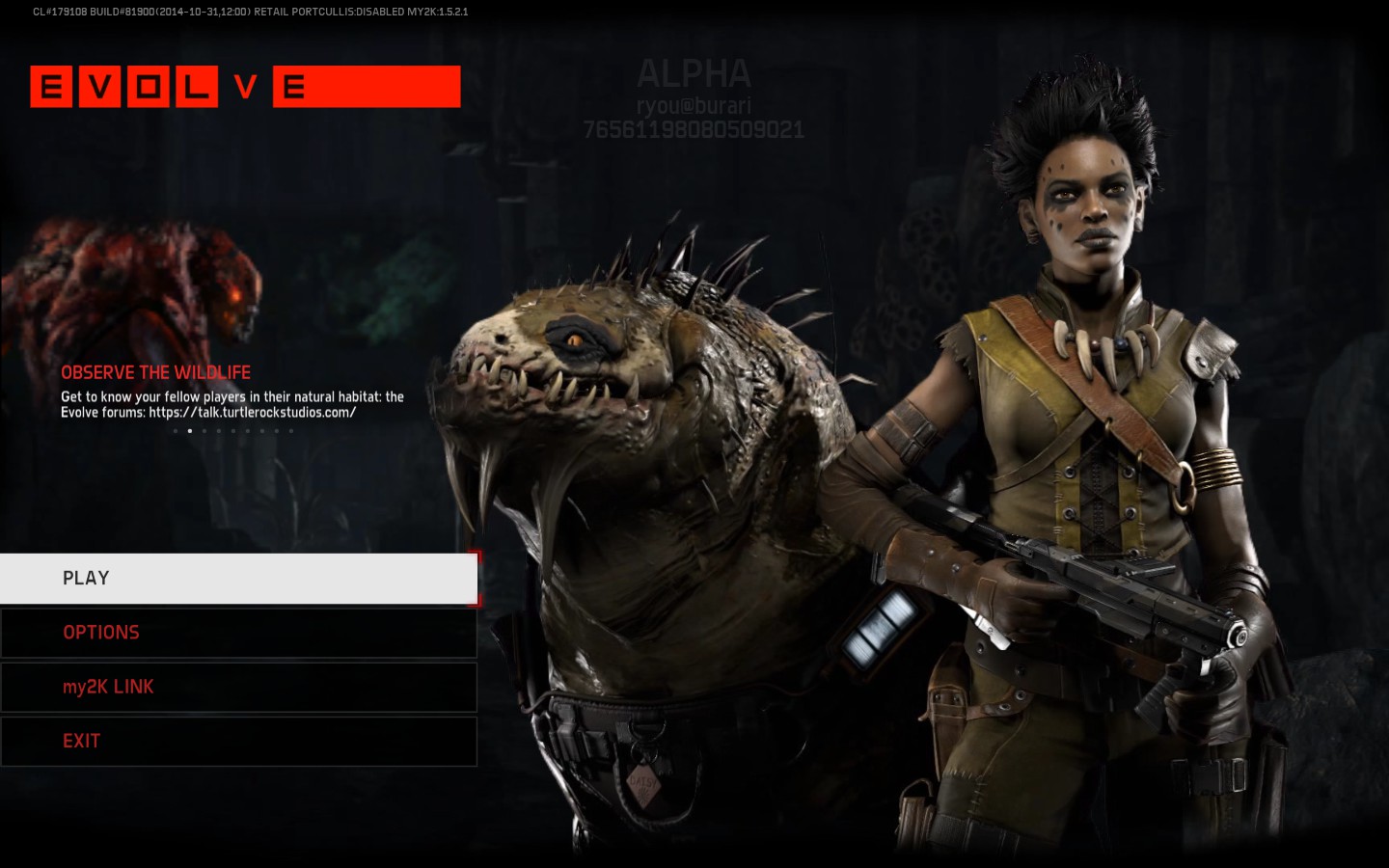Image resolution: width=1389 pixels, height=868 pixels.
Task: Choose the my2K LINK entry
Action: pos(238,687)
